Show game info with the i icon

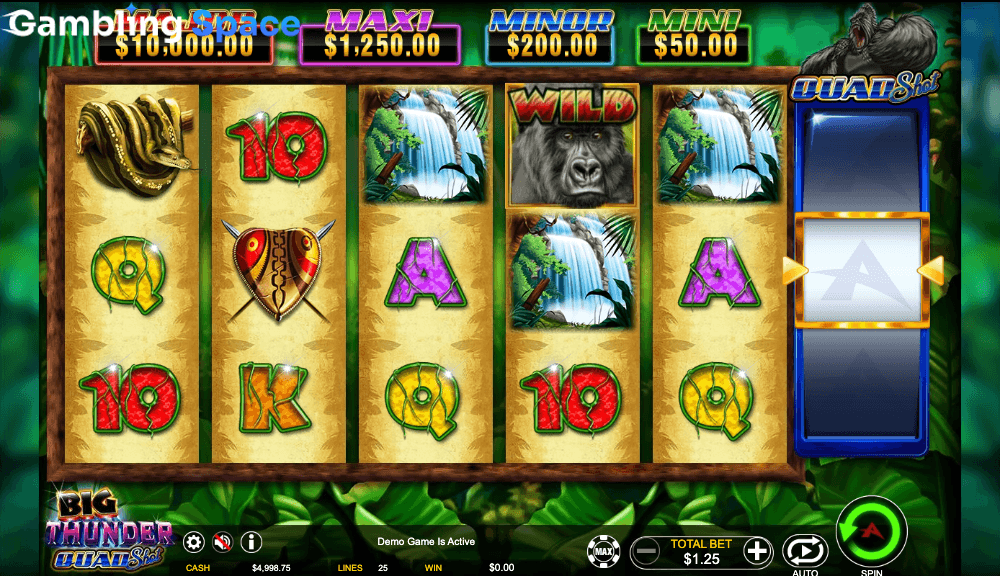click(251, 542)
